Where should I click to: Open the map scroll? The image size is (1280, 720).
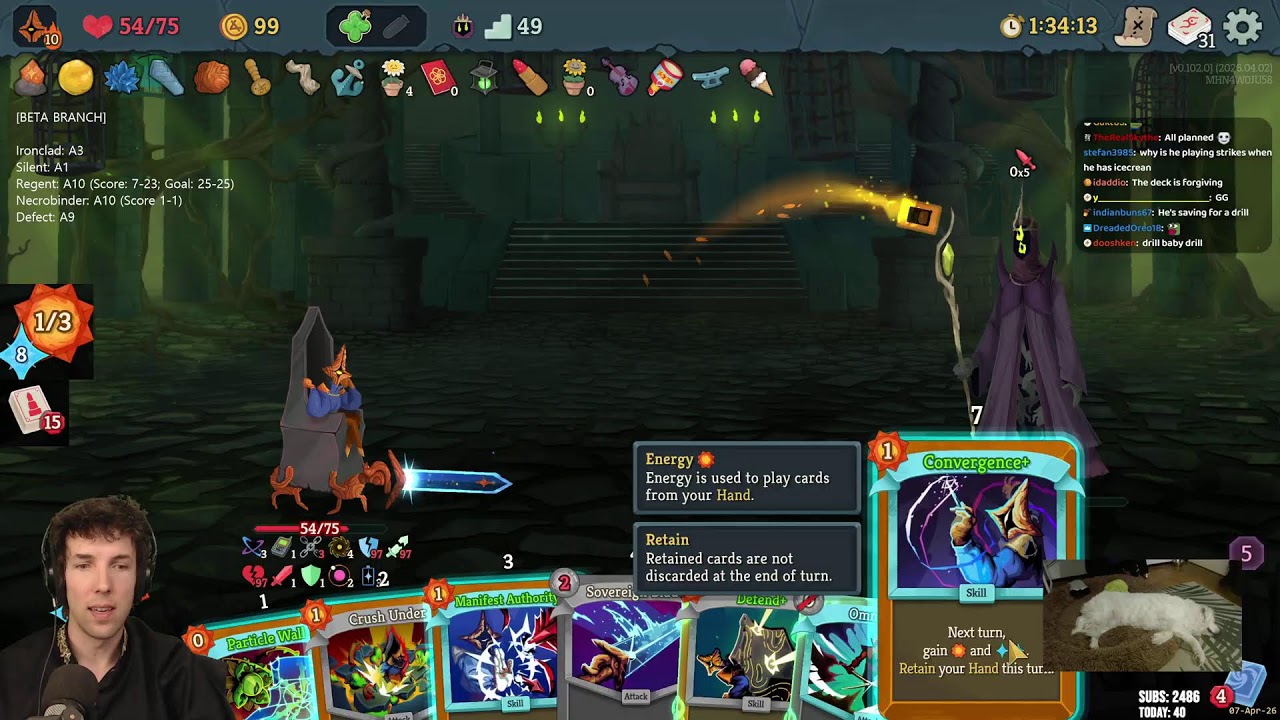click(x=1137, y=26)
